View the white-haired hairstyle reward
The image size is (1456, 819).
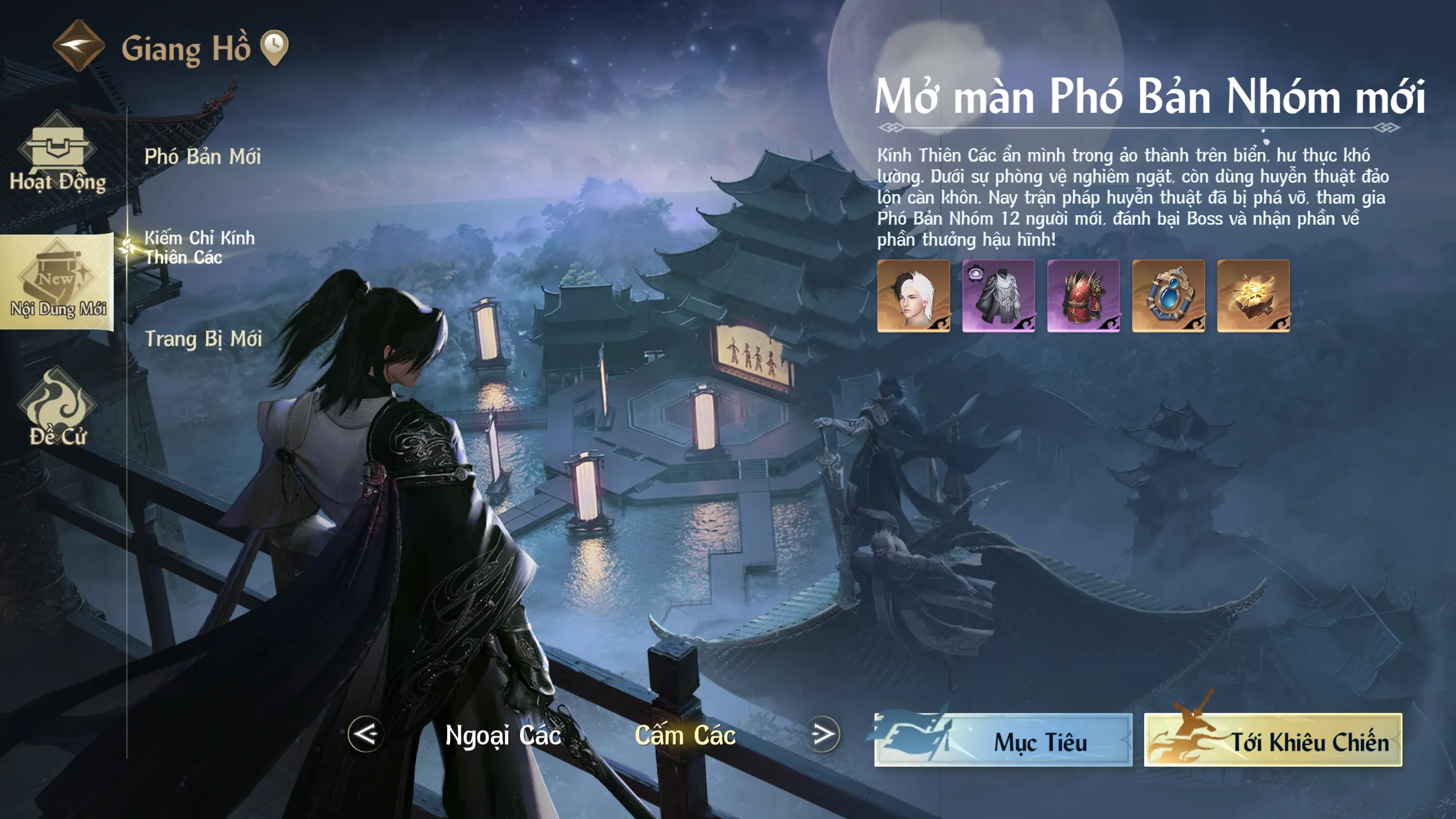coord(913,296)
